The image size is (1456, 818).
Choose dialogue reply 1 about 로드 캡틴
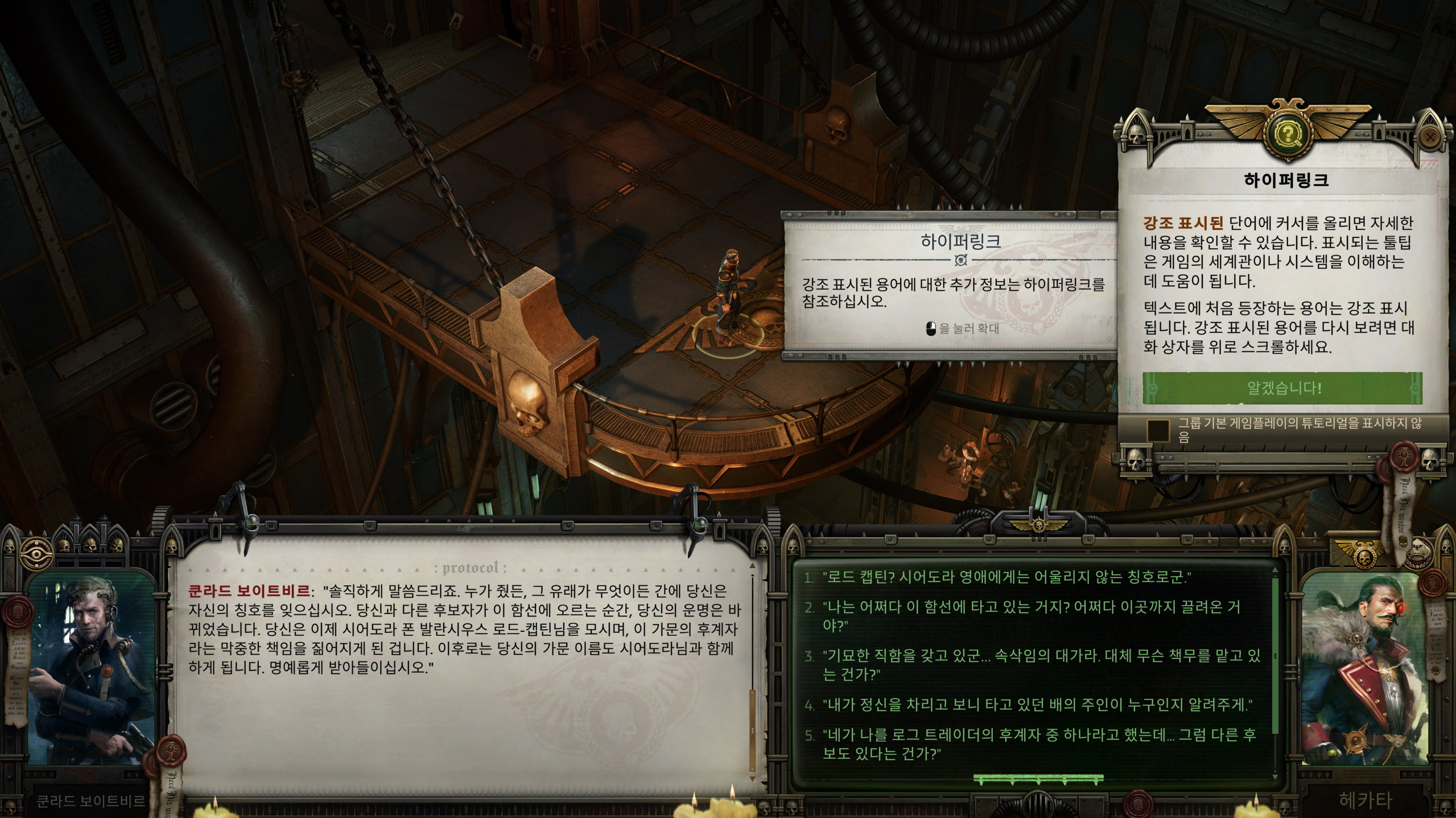[x=1006, y=577]
